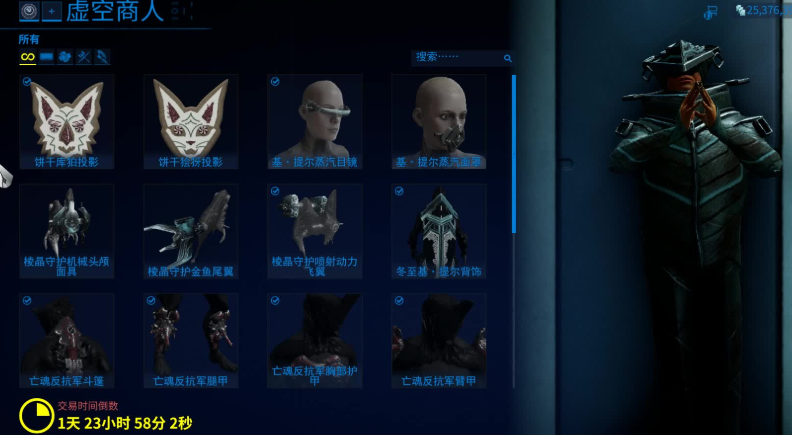Screen dimensions: 792x435
Task: Show all items with the infinity filter
Action: point(28,57)
